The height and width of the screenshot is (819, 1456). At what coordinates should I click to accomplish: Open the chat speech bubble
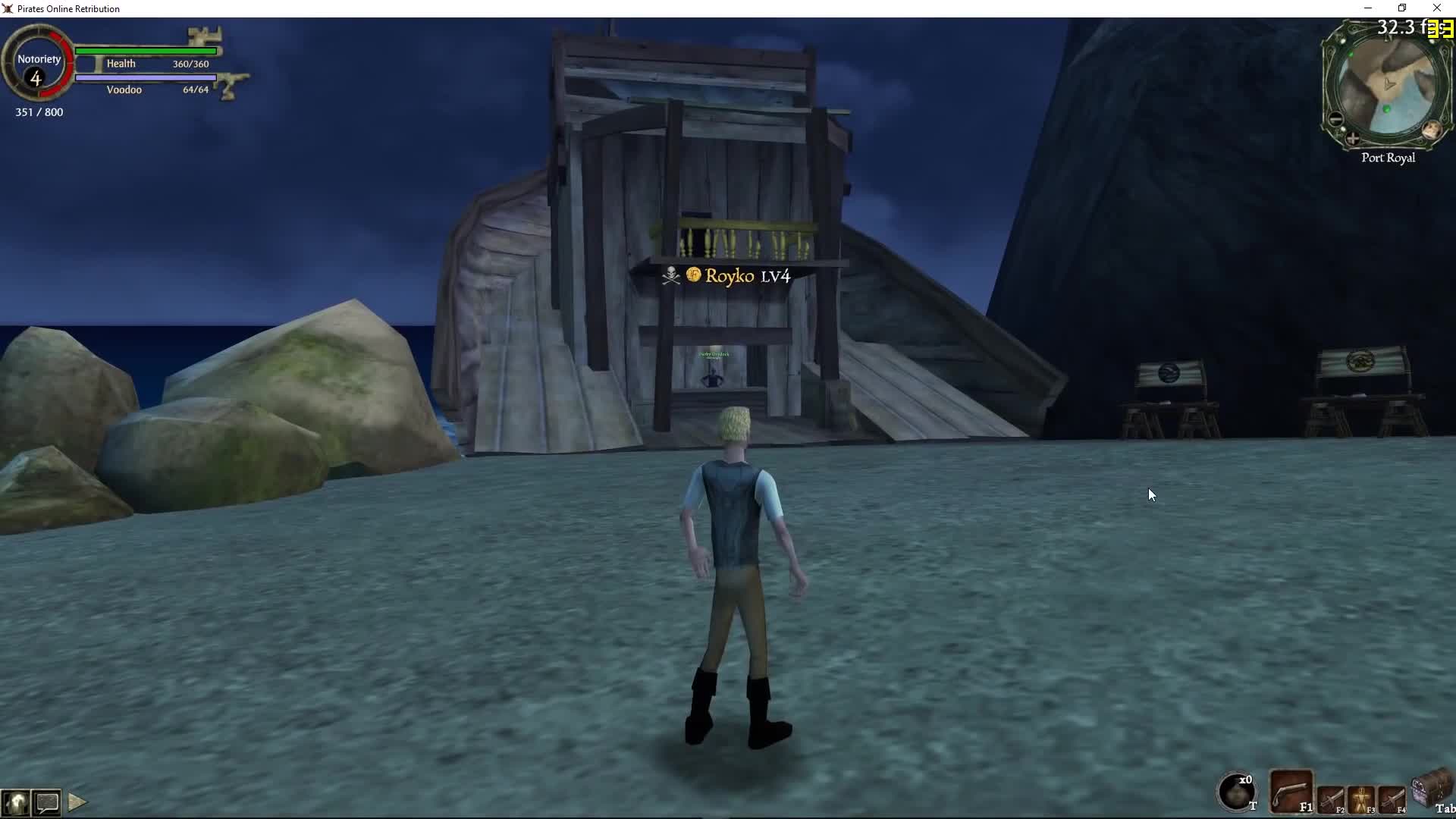coord(47,802)
